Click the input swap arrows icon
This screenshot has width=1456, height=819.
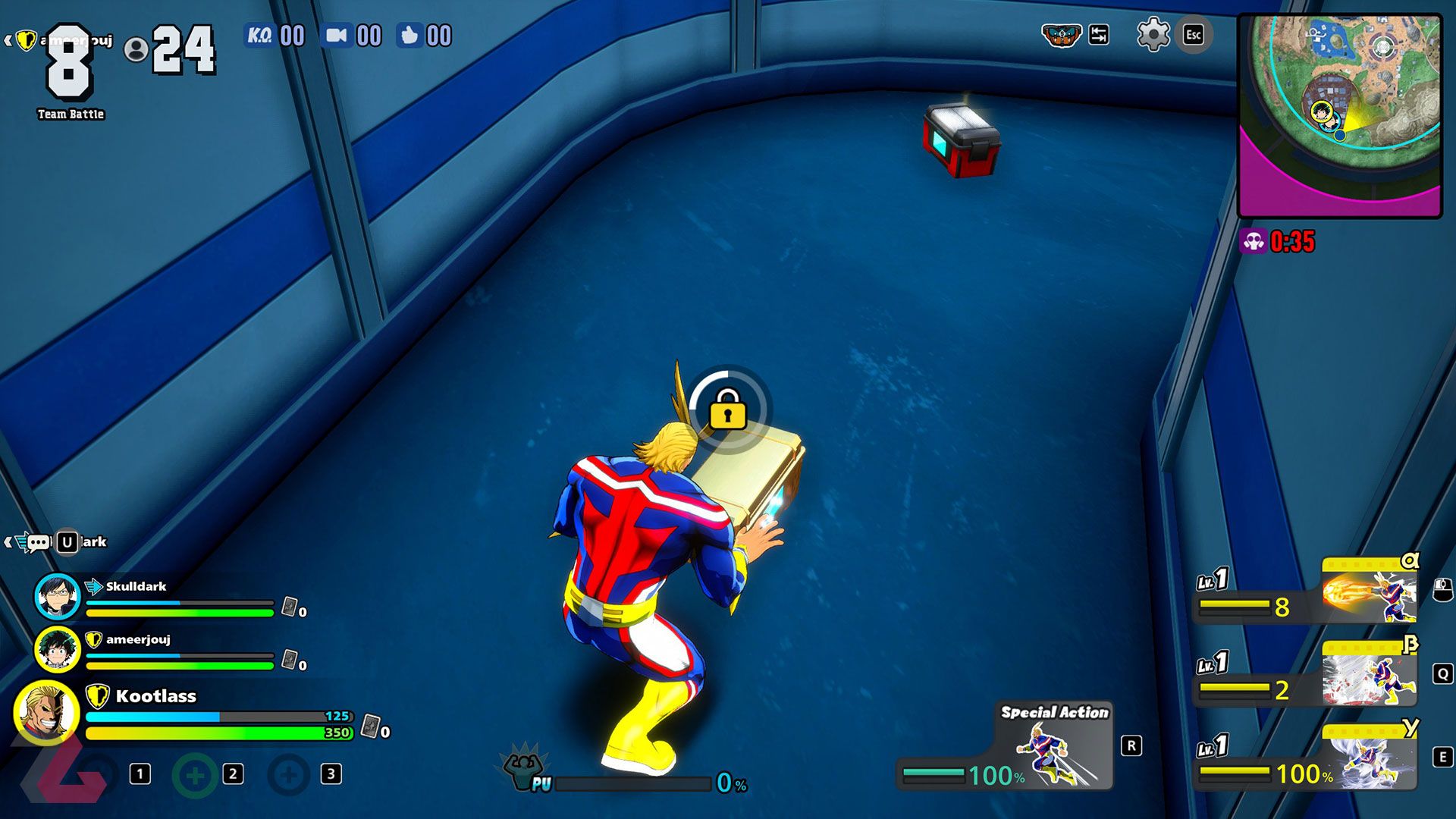1098,34
